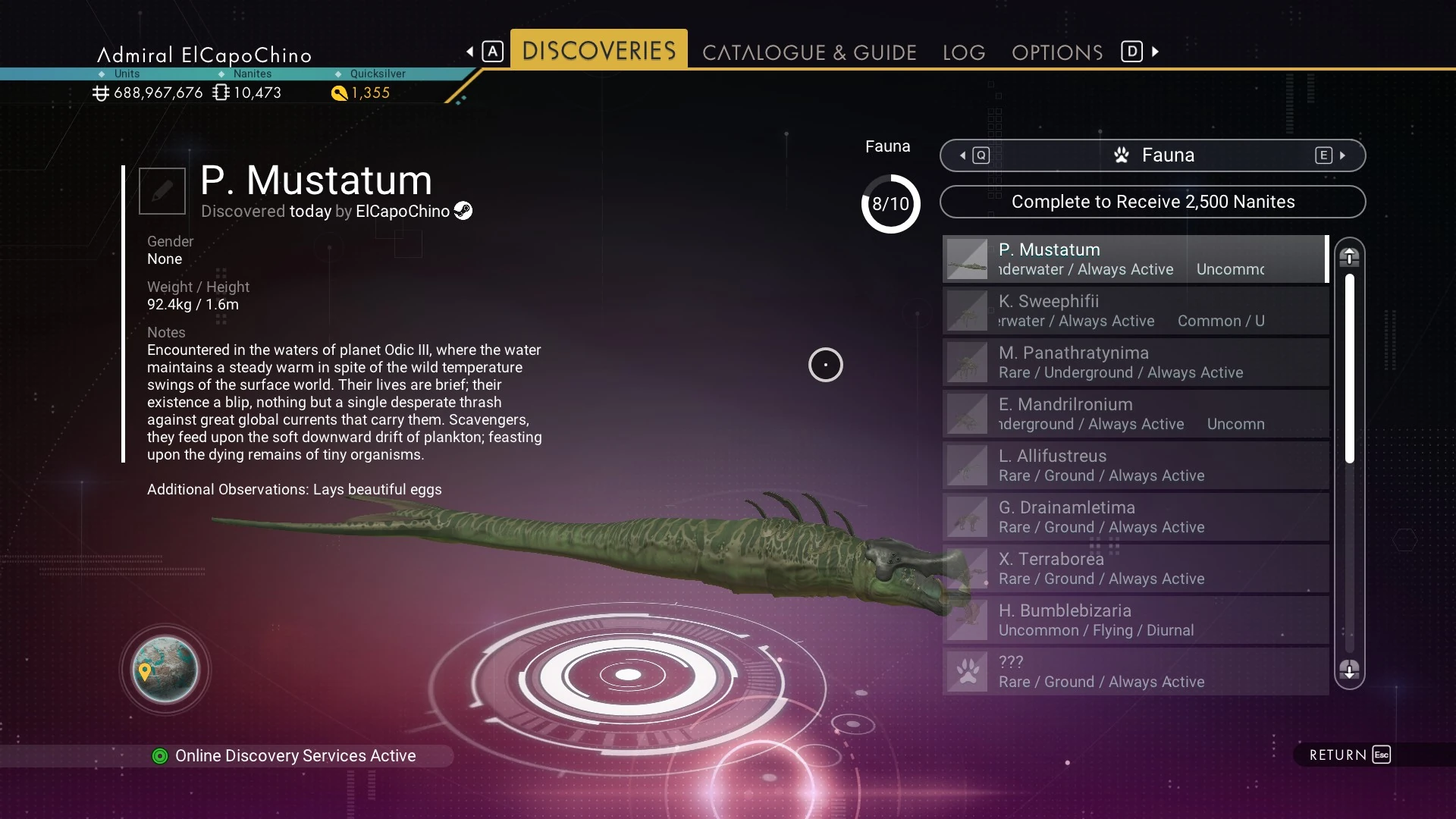Select G. Drainamletima in the list
The height and width of the screenshot is (819, 1456).
1135,516
